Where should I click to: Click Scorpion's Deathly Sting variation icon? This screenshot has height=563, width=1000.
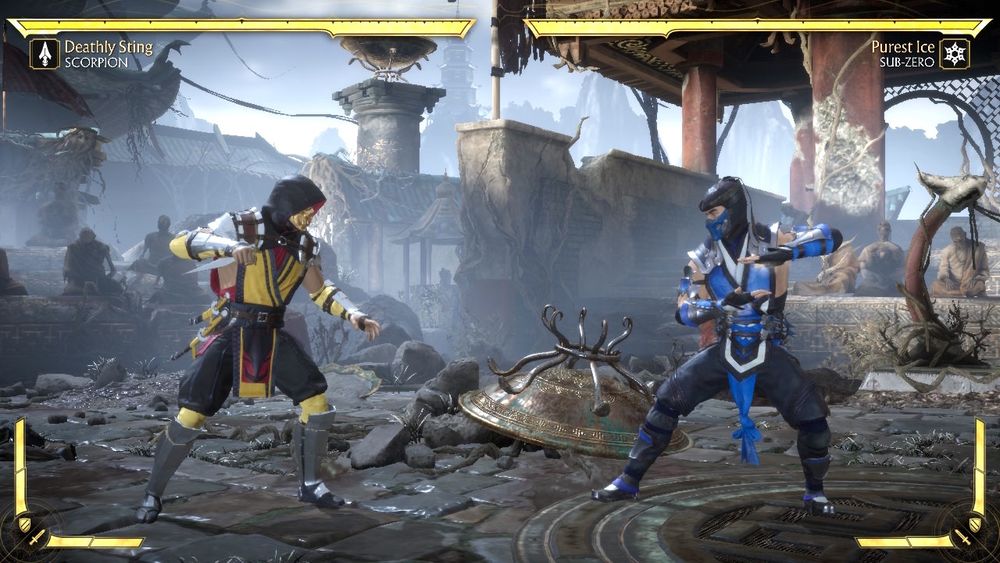pos(44,53)
